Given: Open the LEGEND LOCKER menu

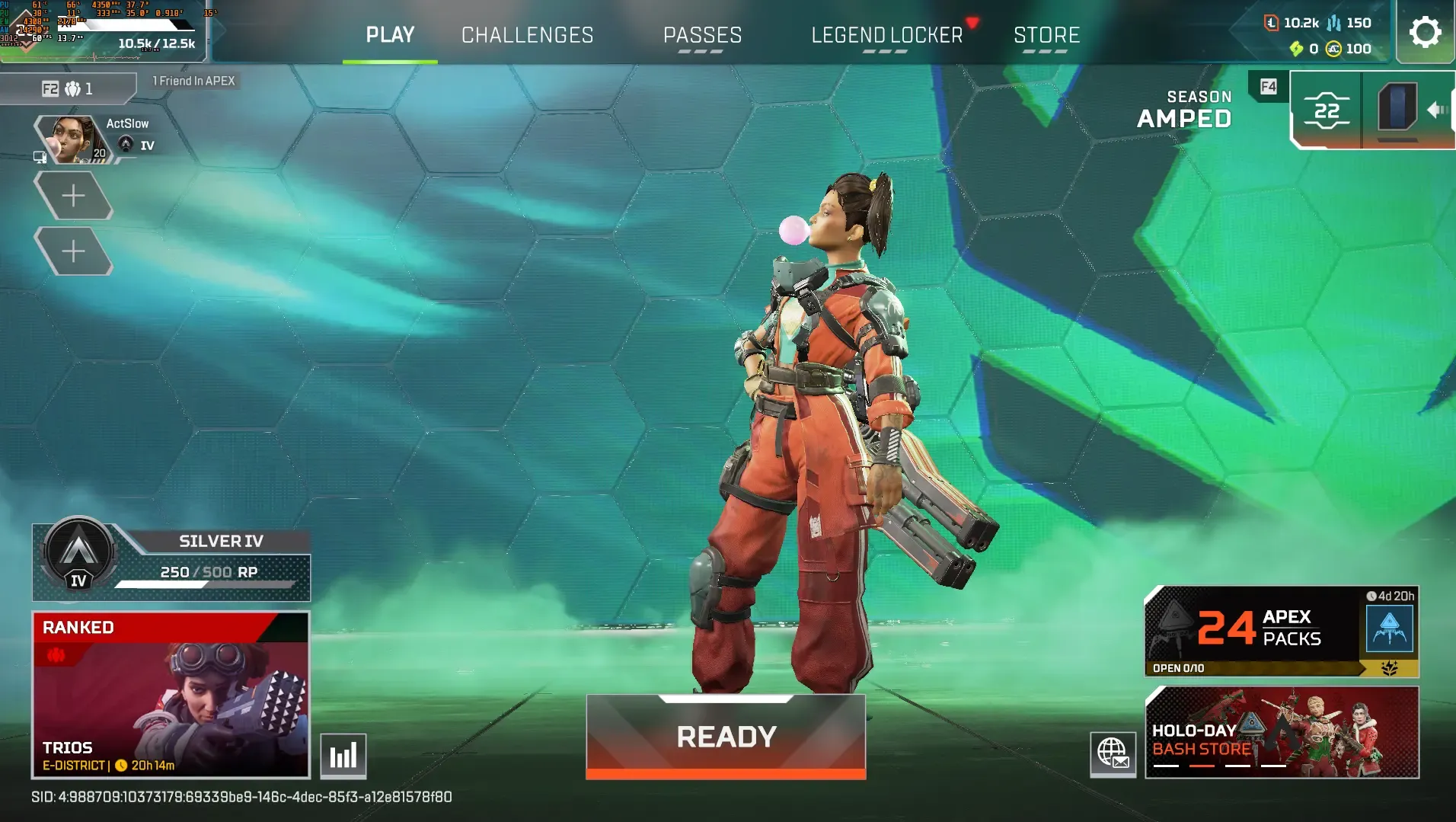Looking at the screenshot, I should point(886,34).
